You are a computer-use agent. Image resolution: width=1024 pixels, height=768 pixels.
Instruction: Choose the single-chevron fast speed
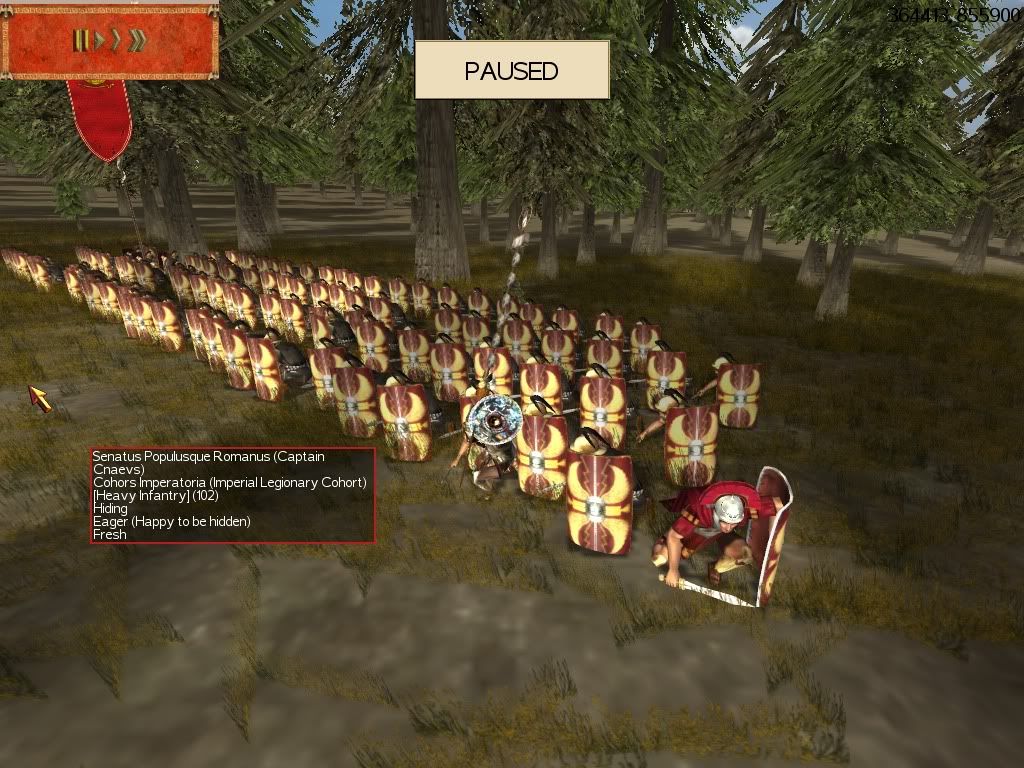click(115, 40)
